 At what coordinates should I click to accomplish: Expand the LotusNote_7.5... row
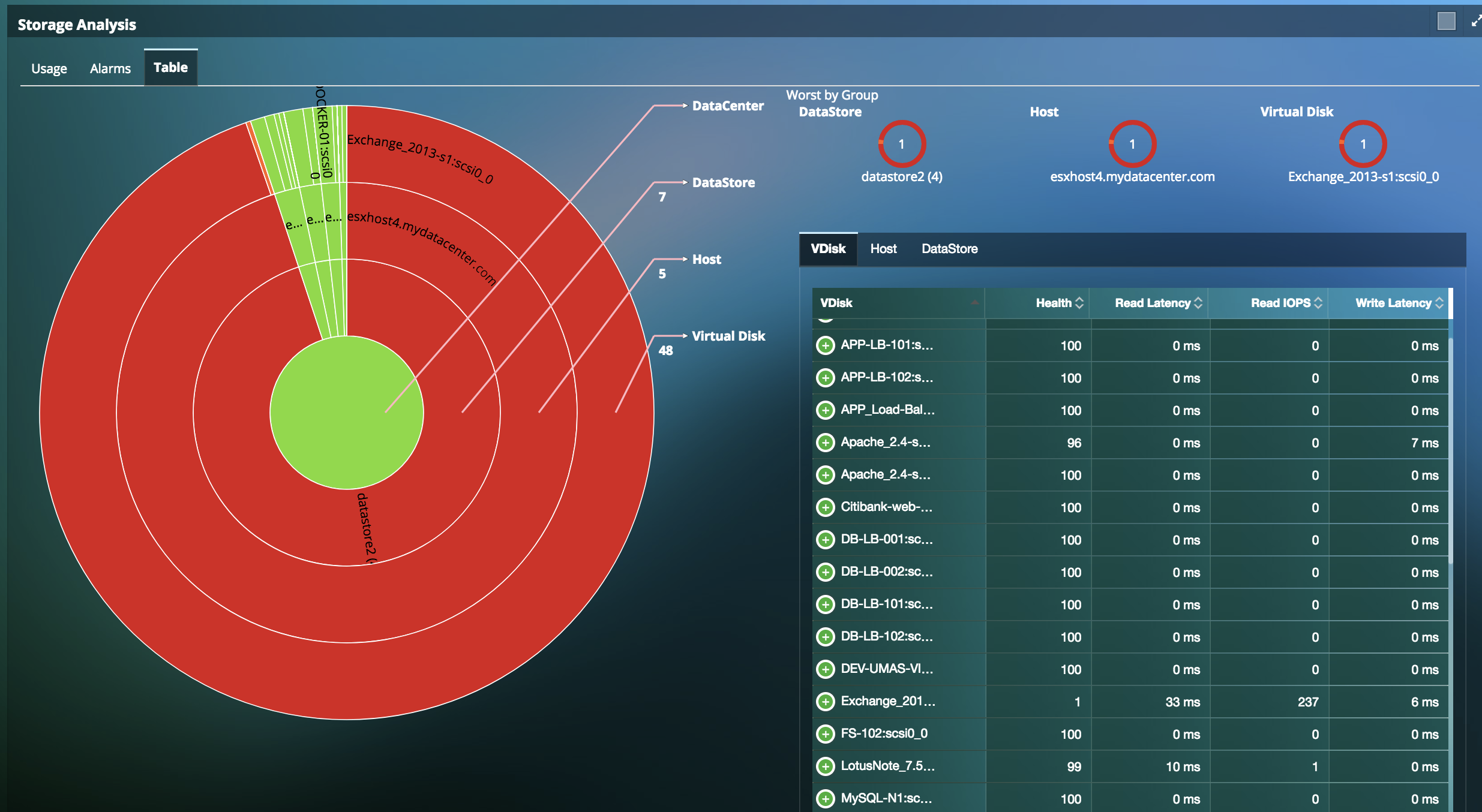826,766
